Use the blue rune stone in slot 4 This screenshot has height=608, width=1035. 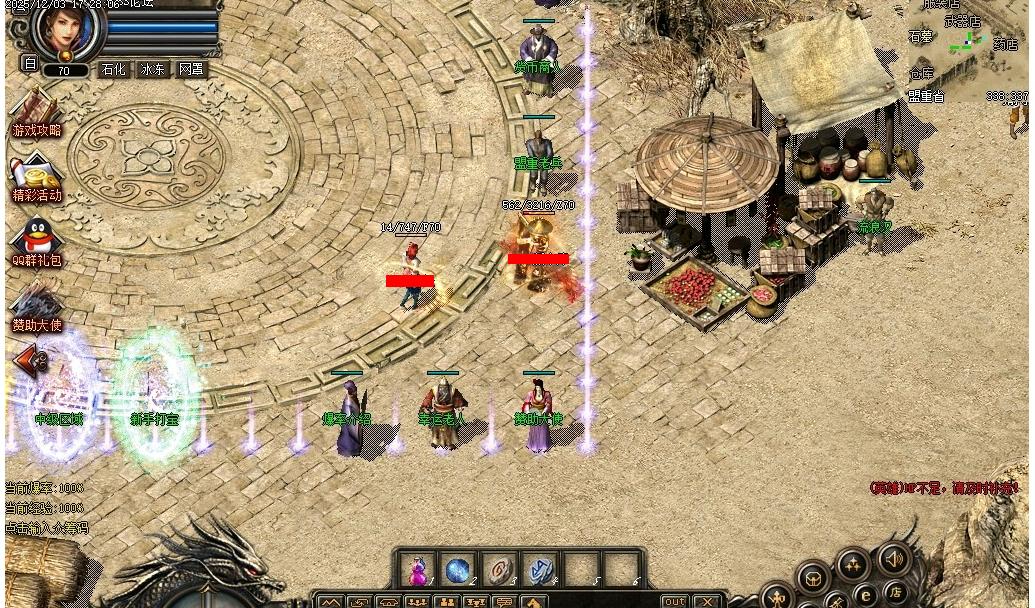540,571
